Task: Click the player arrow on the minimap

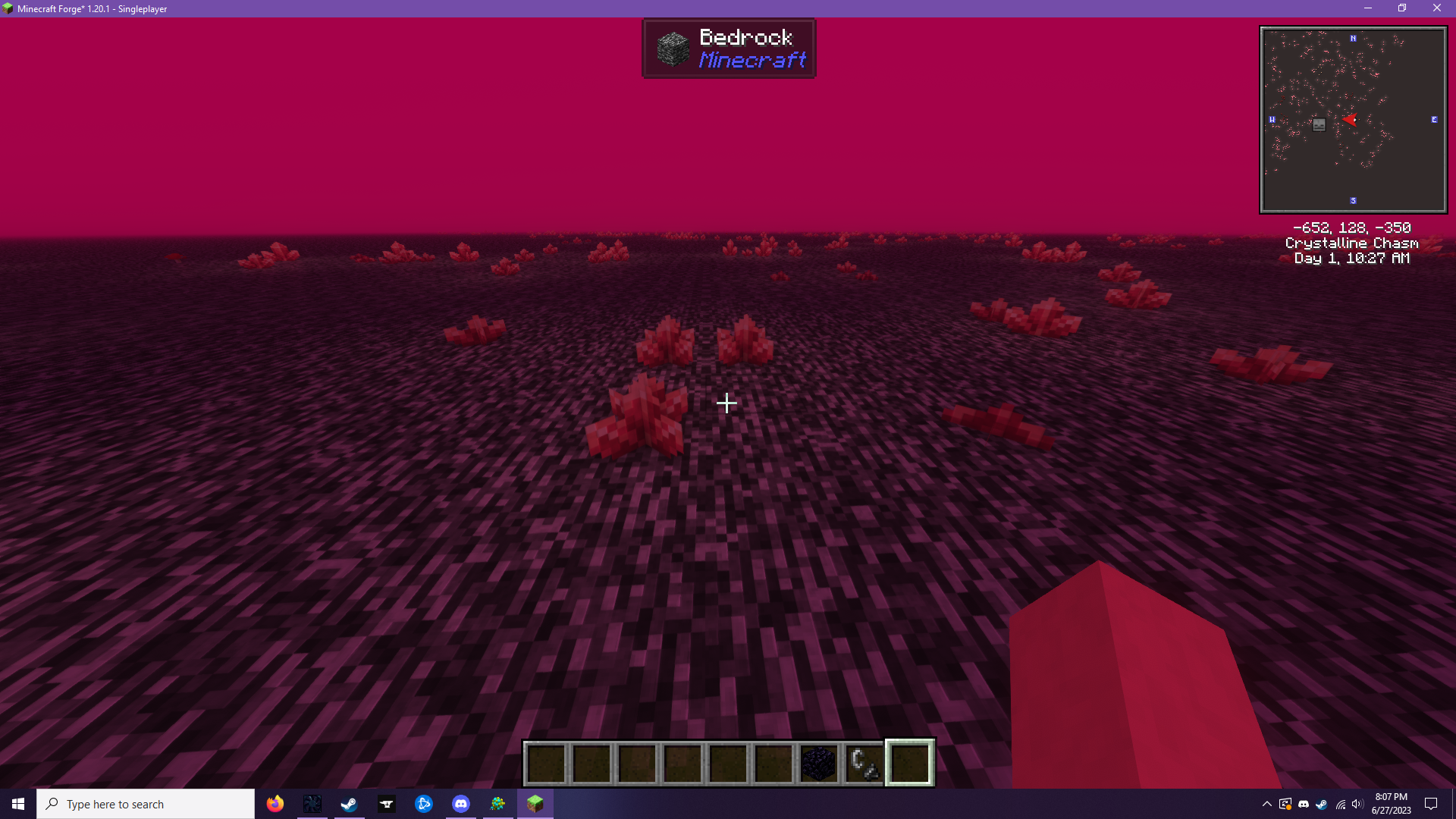Action: coord(1349,119)
